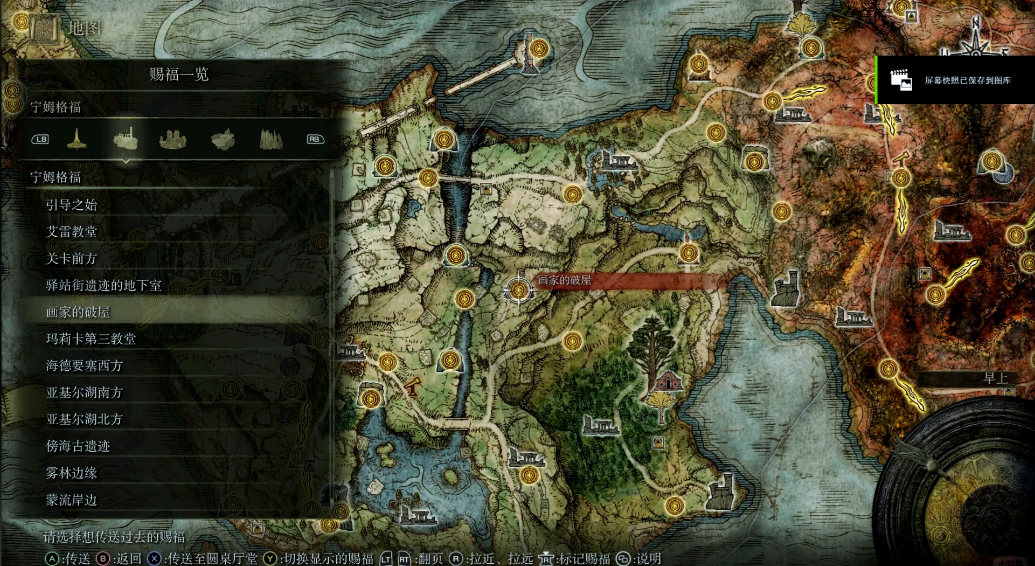Select 雾林边缘 in the grace list

[x=72, y=473]
